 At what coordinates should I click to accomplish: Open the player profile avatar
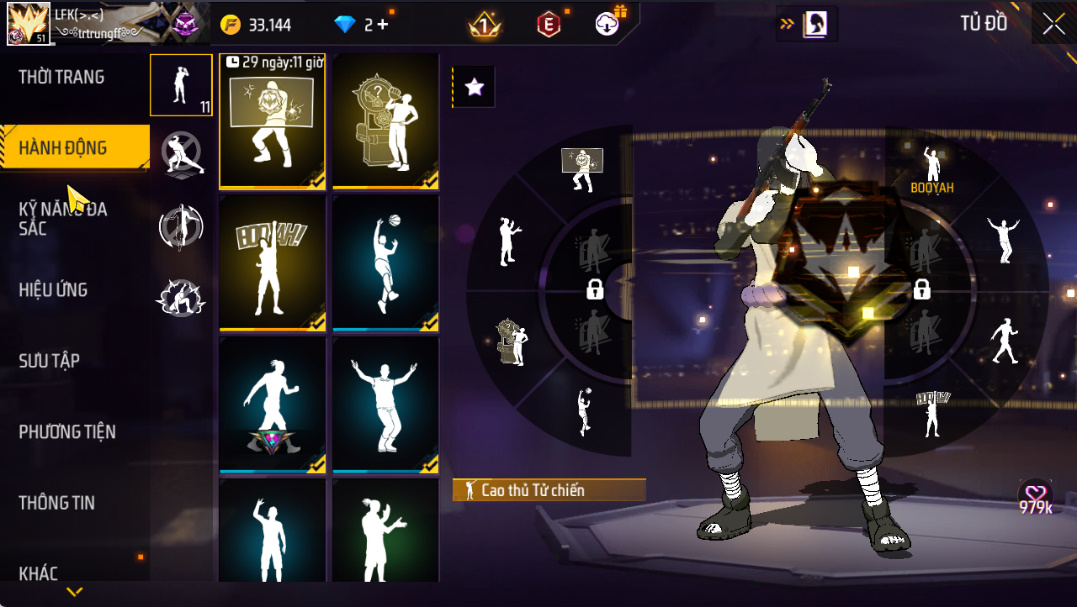pos(28,24)
